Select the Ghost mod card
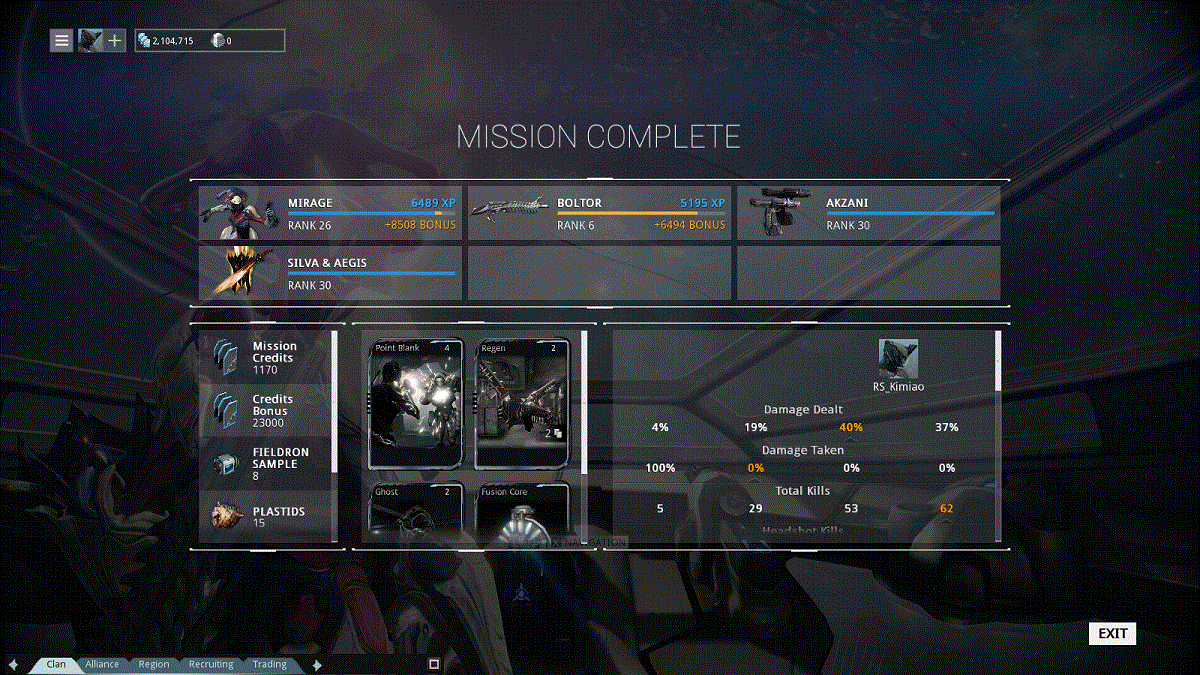 point(417,512)
